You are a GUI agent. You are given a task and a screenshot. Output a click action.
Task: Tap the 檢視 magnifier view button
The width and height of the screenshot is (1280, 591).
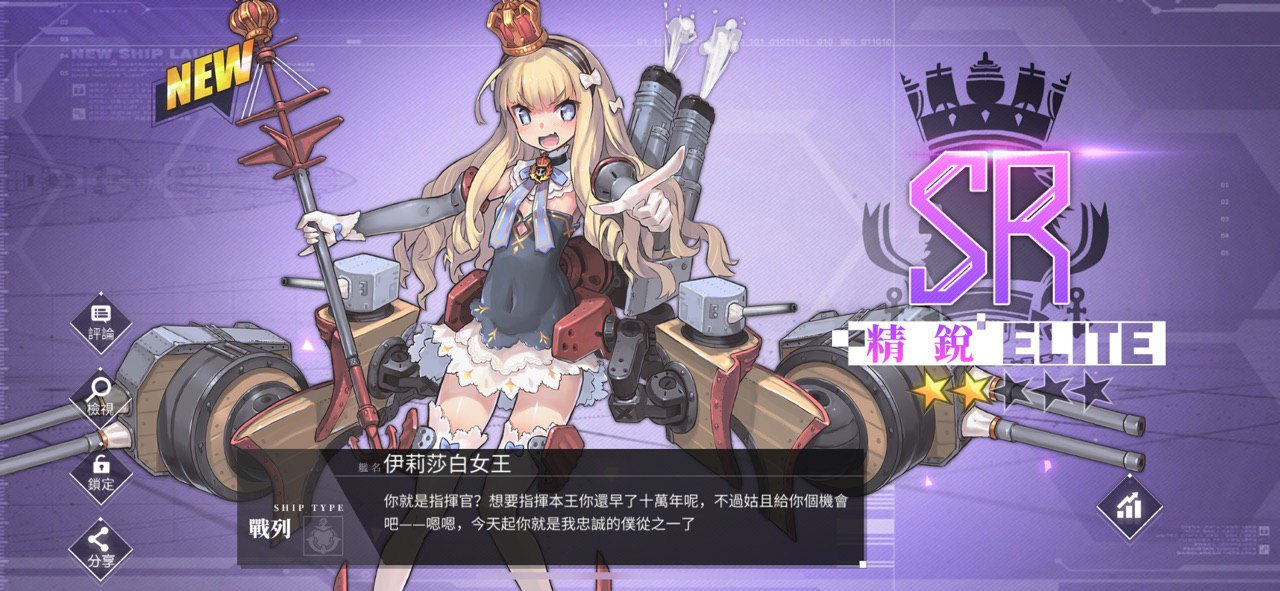click(x=101, y=396)
